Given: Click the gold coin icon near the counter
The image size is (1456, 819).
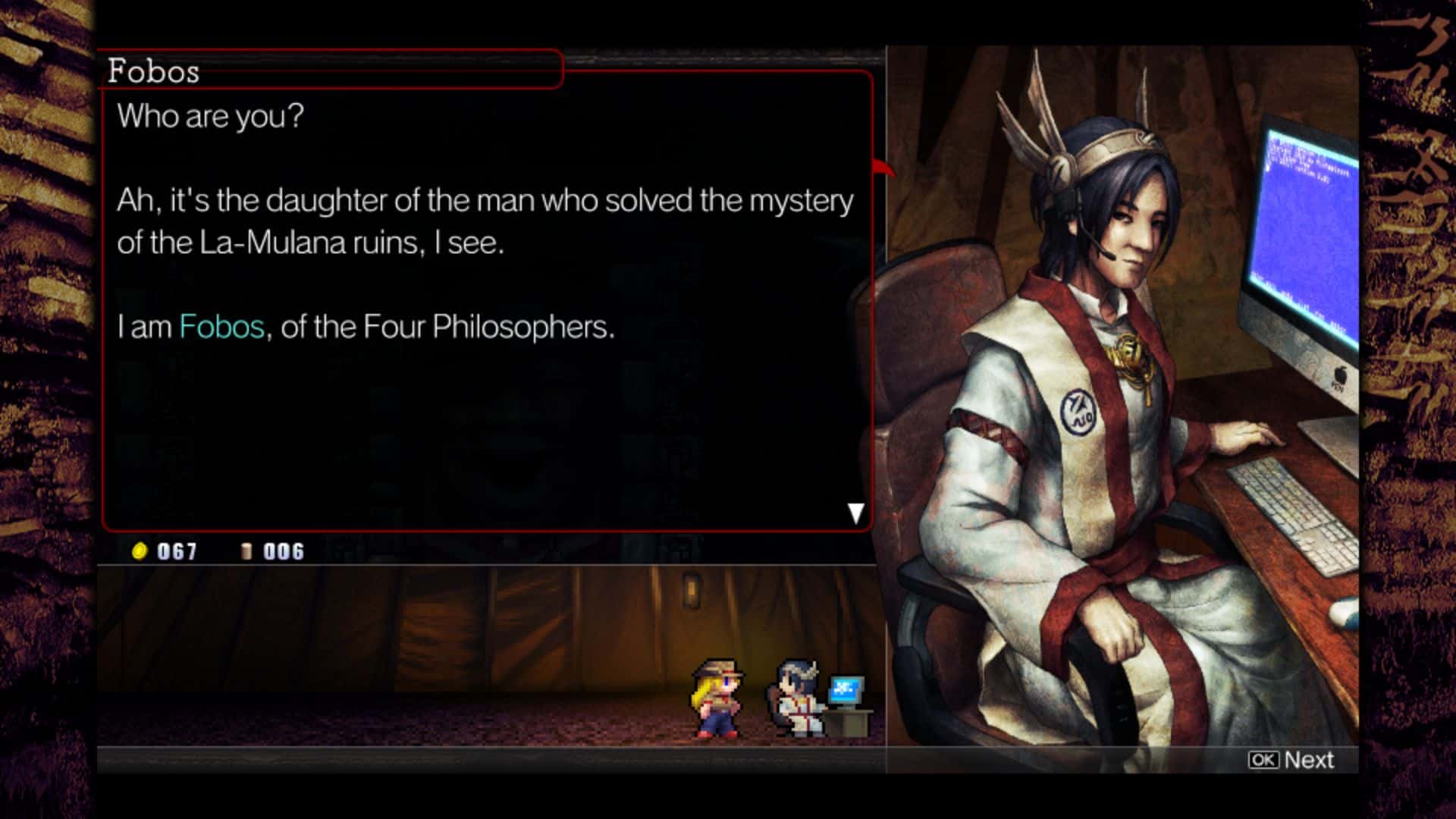Looking at the screenshot, I should (x=138, y=551).
